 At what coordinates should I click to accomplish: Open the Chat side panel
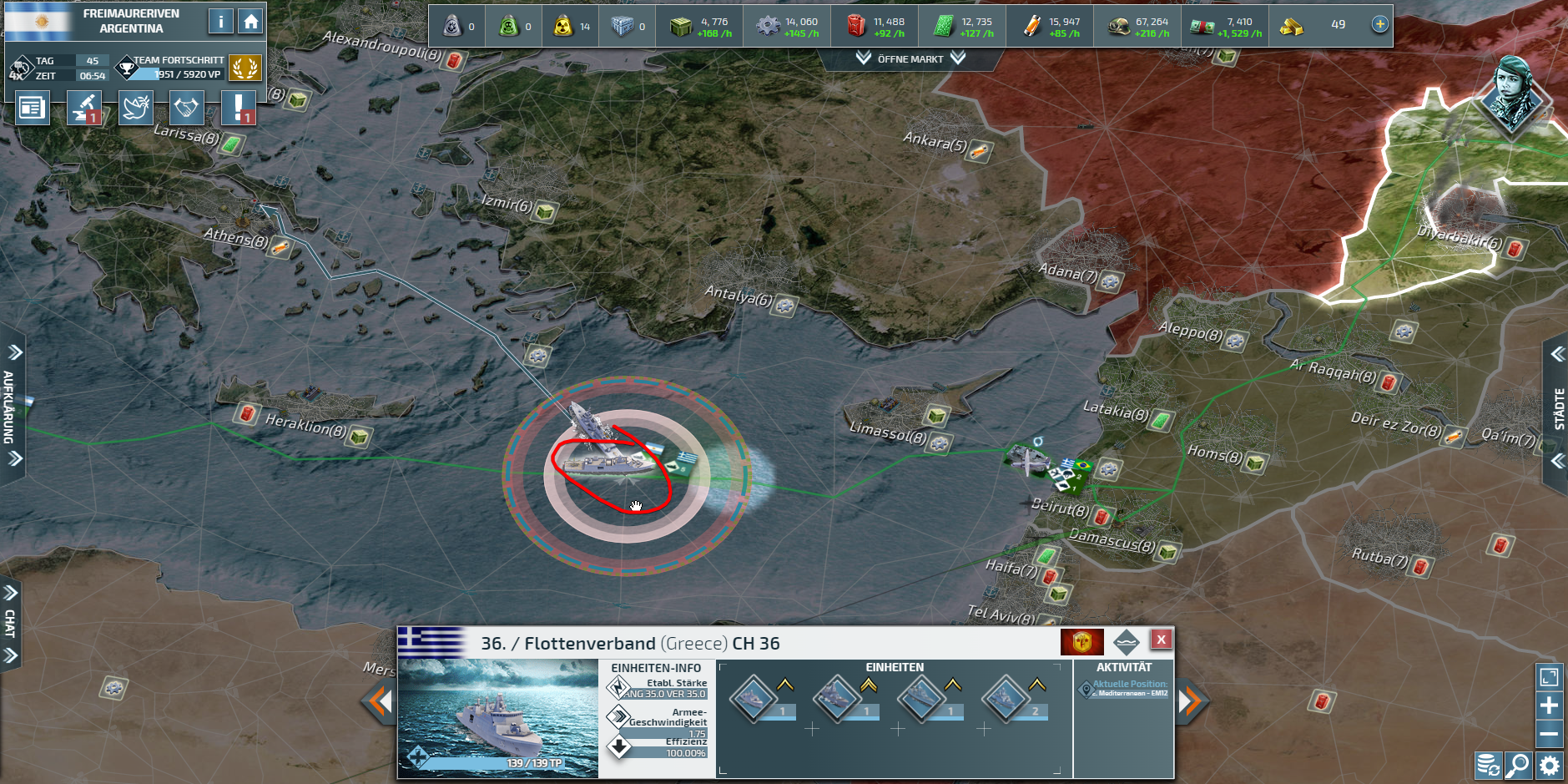(x=10, y=624)
